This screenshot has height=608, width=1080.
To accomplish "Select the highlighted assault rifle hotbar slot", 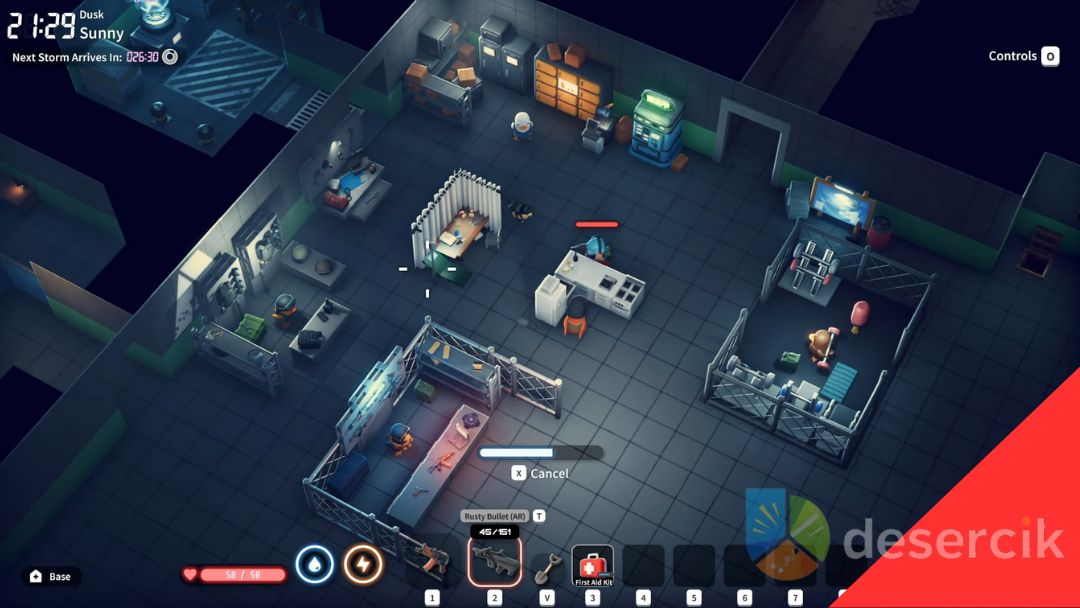I will pos(494,562).
